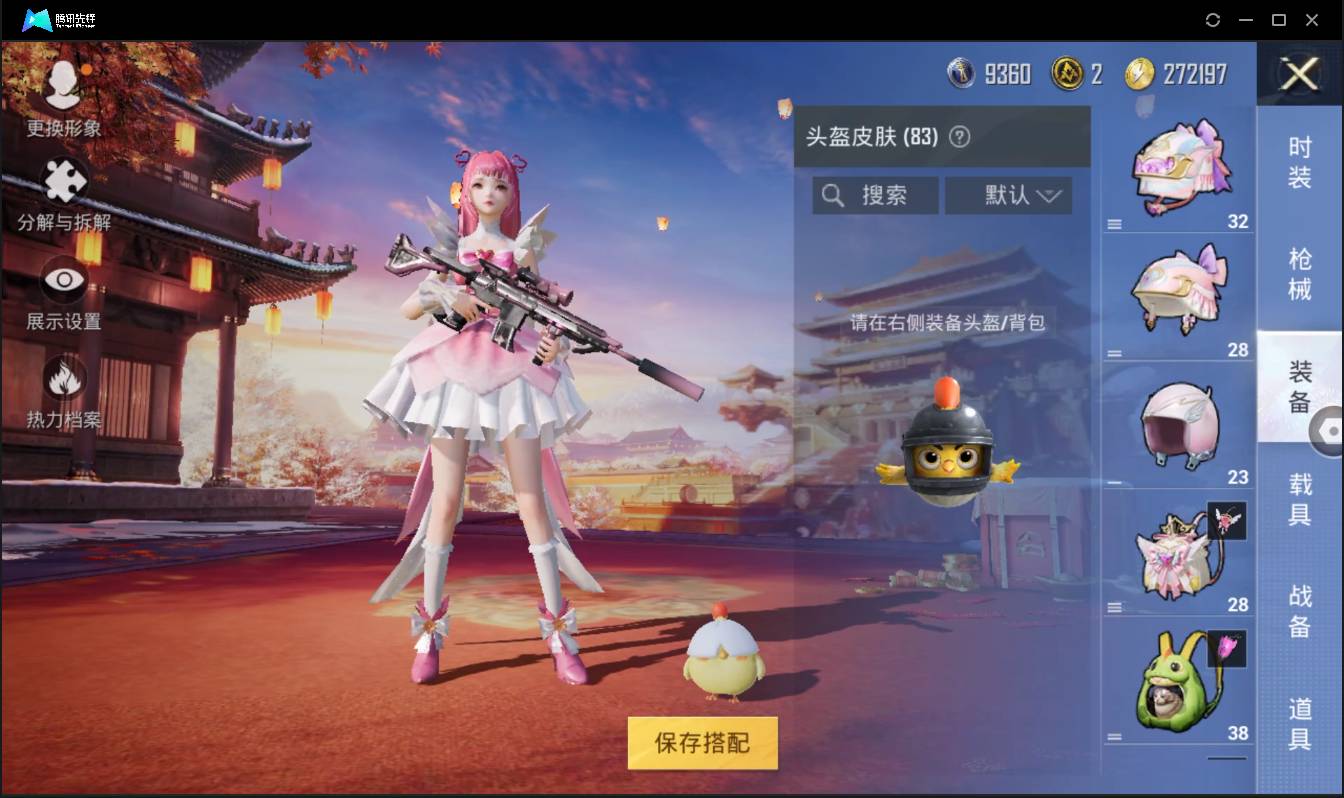
Task: Expand the pink backpack's top-right badge
Action: tap(1228, 519)
